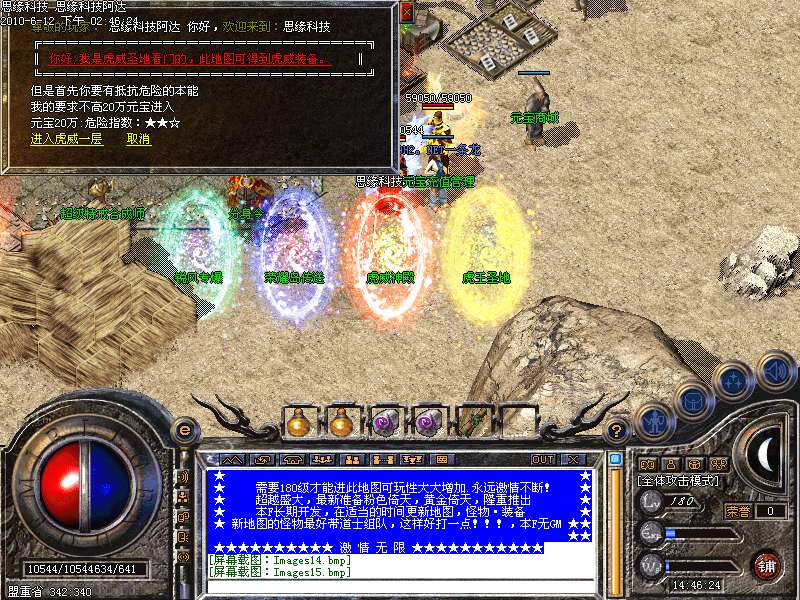800x600 pixels.
Task: Close the NPC dialog with the red X
Action: (405, 14)
